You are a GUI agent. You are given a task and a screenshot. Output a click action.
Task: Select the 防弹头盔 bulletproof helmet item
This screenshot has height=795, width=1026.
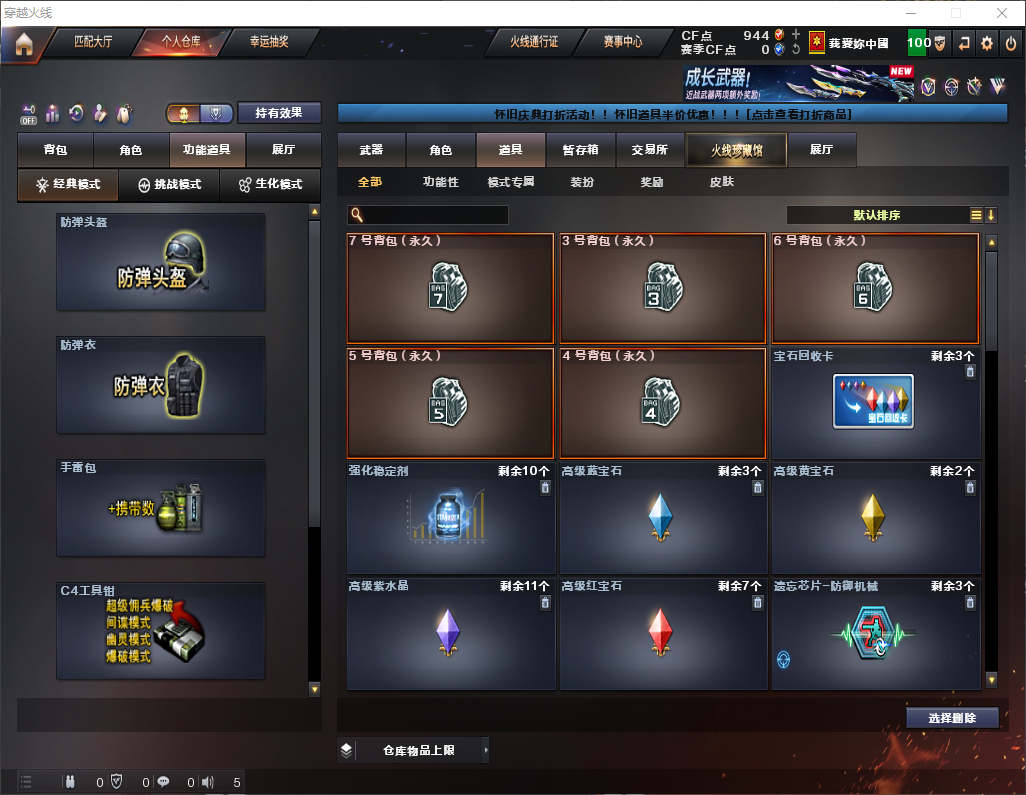[161, 261]
